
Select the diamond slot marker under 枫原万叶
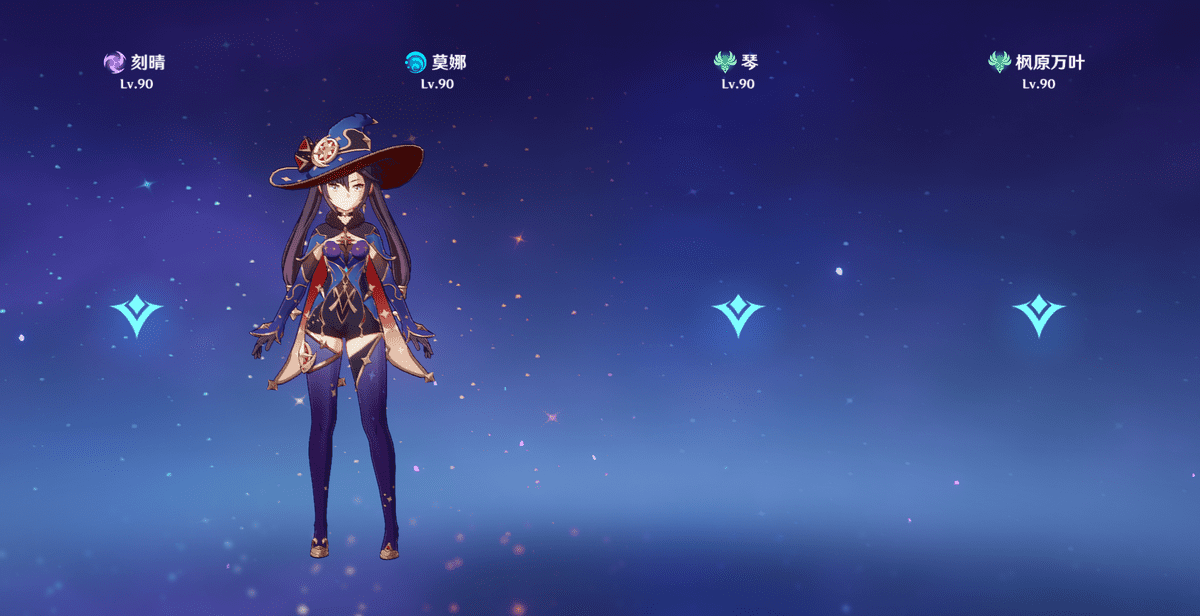pos(1038,314)
